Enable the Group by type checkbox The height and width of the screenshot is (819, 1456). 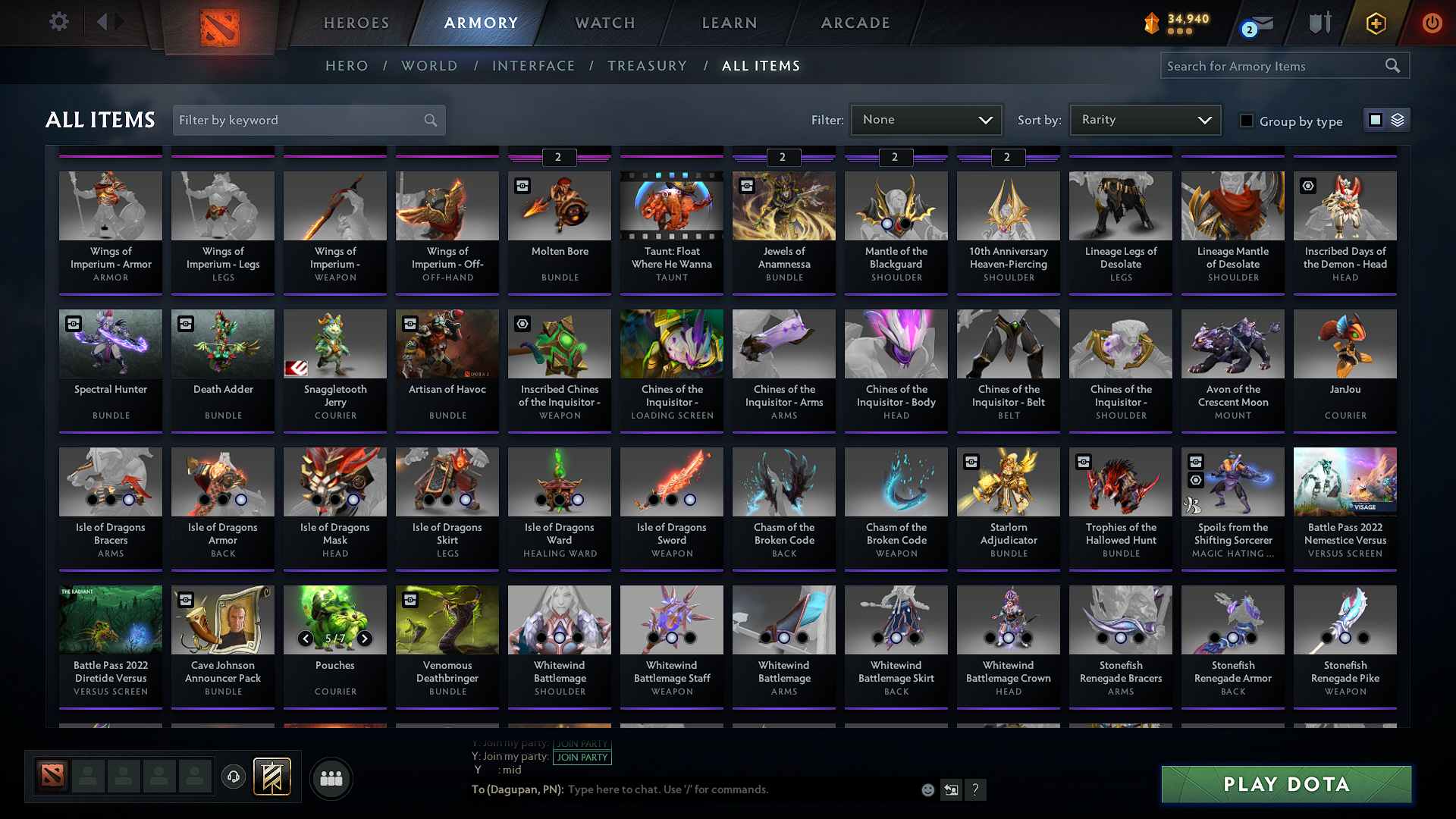coord(1247,121)
